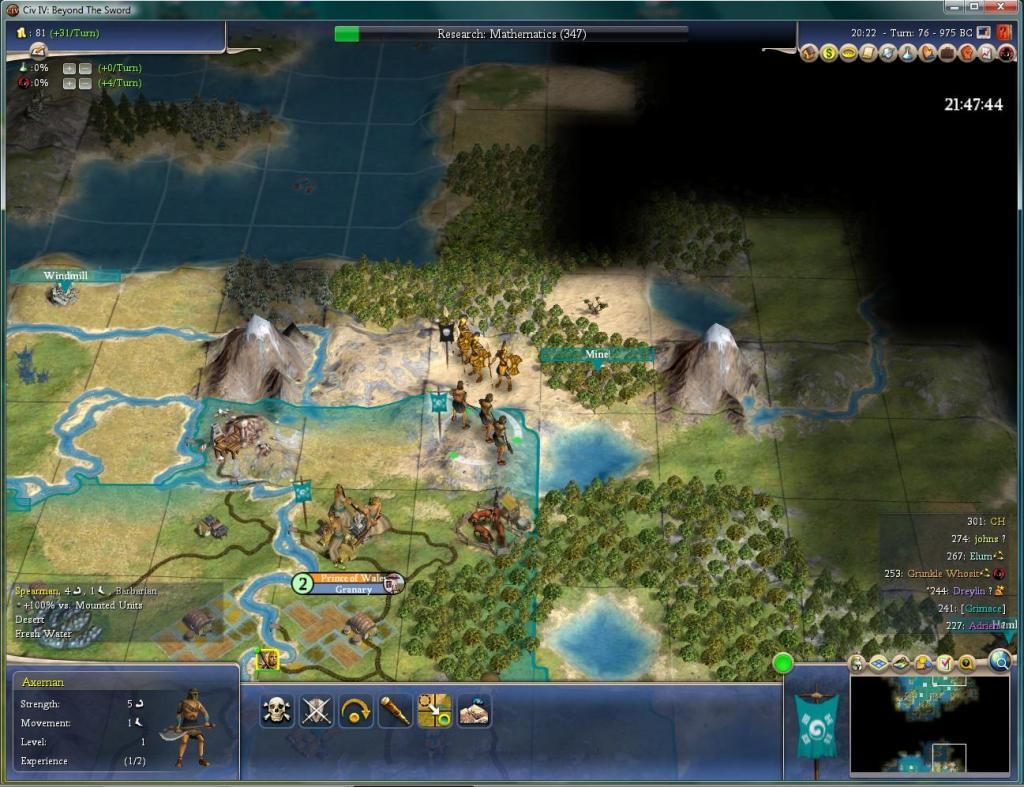Increase the research rate with plus

(x=69, y=68)
